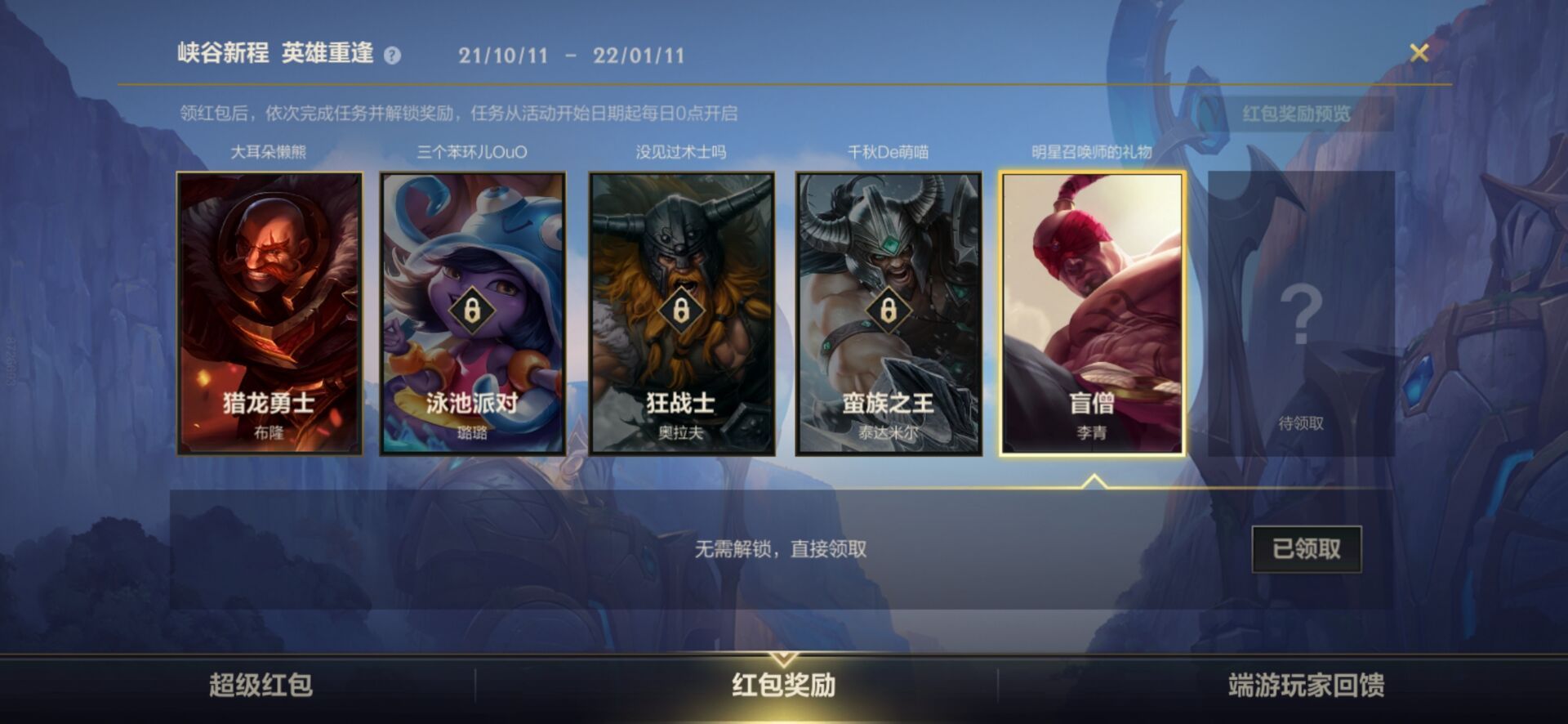Tap the lock icon on the 蛮族之王 泰达米尔 card
The height and width of the screenshot is (724, 1568).
(889, 311)
